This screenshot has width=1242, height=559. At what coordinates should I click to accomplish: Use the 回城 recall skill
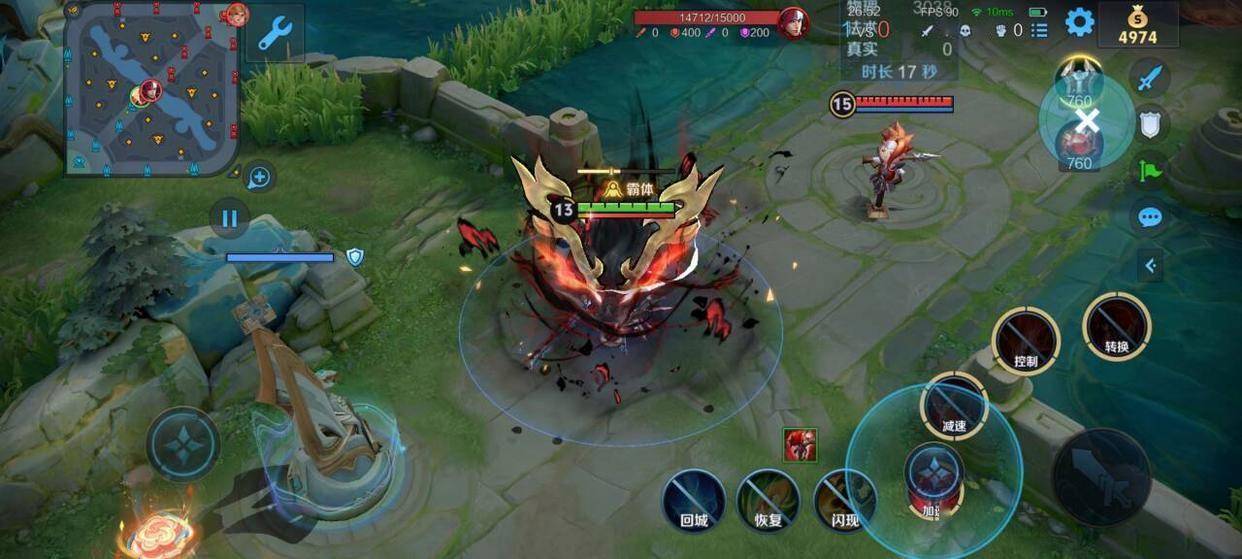(x=694, y=498)
